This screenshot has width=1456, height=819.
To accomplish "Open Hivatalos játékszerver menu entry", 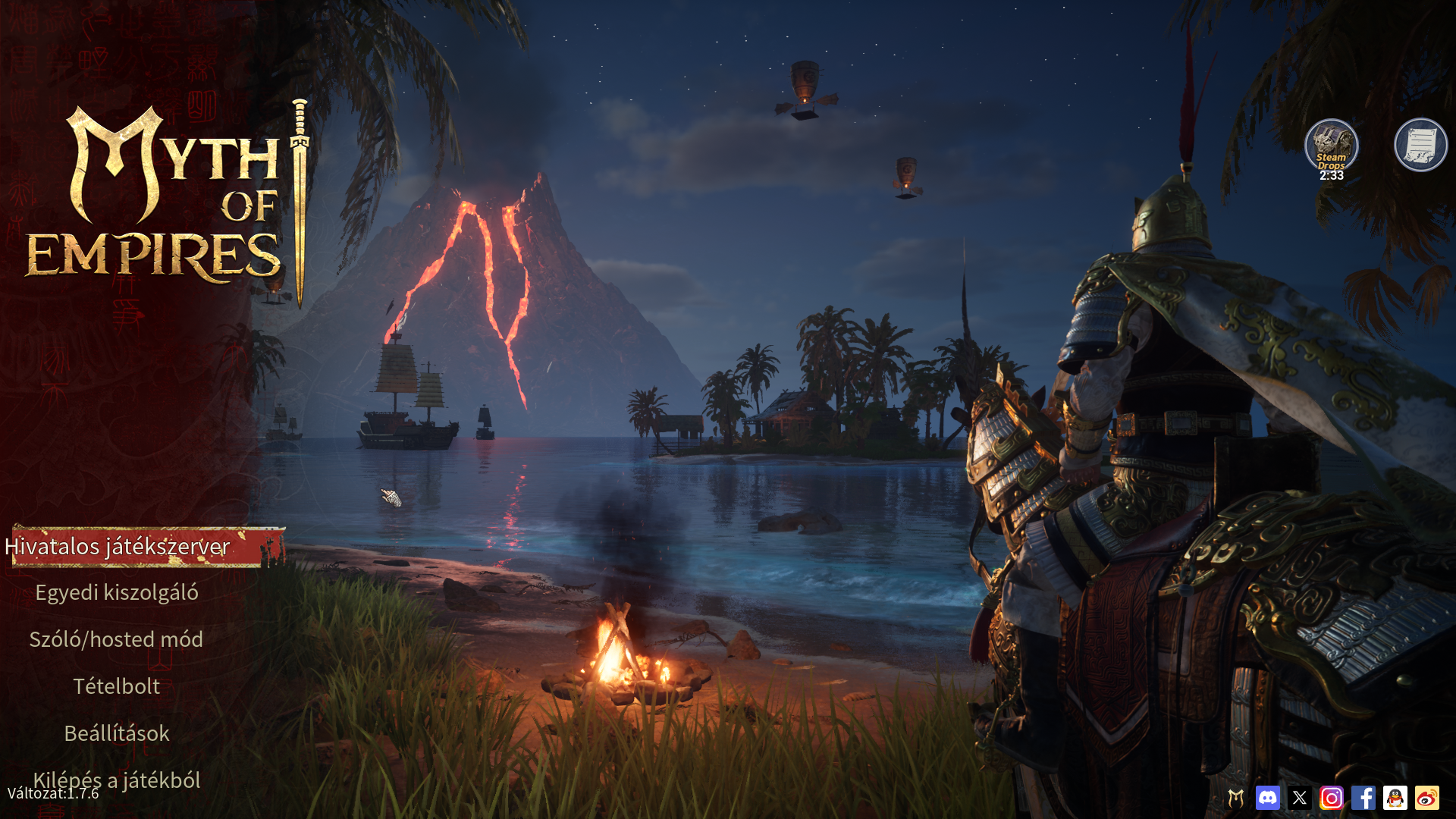I will point(118,547).
